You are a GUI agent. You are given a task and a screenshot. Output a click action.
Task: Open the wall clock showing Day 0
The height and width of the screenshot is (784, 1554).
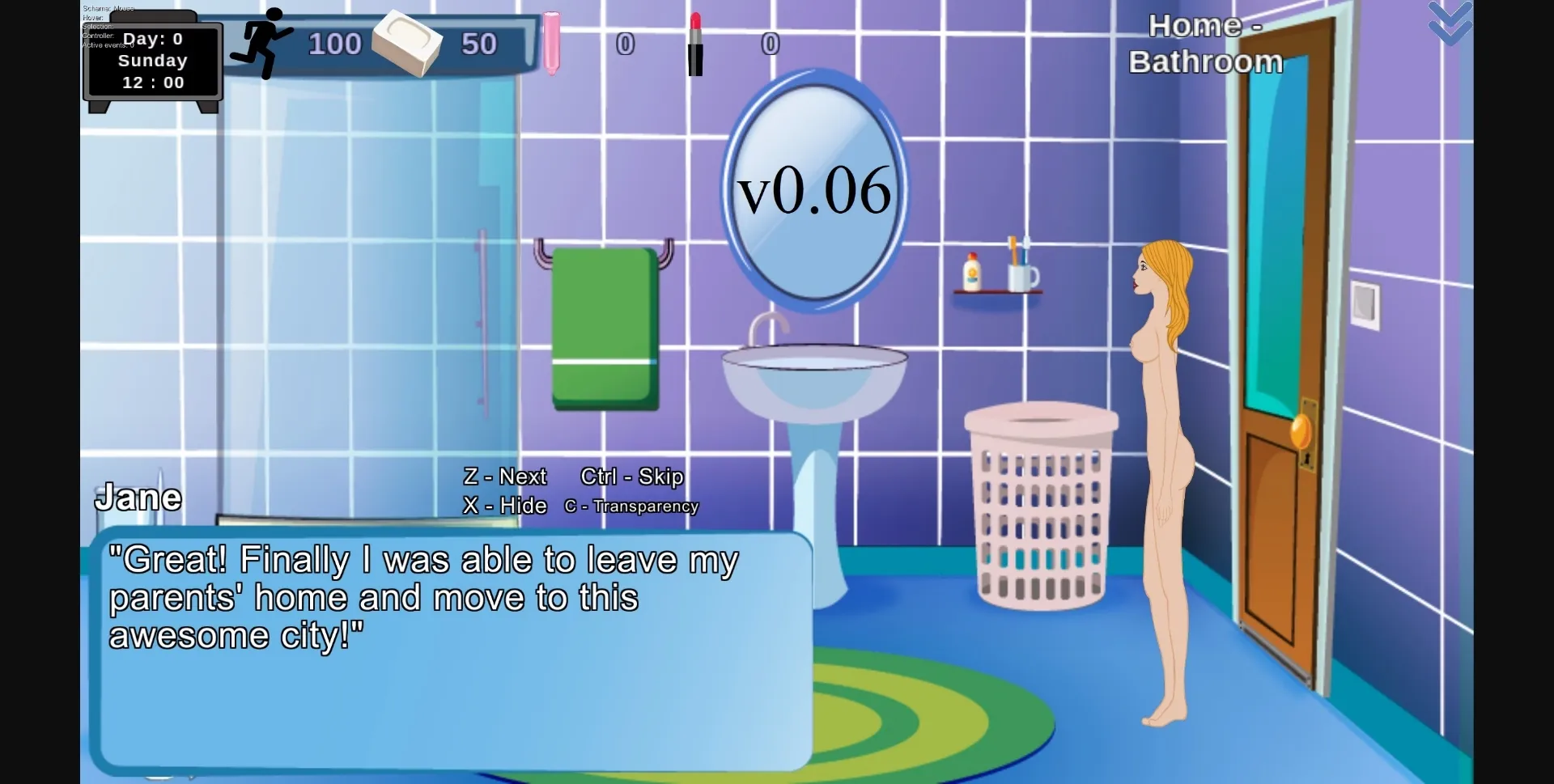[x=153, y=61]
